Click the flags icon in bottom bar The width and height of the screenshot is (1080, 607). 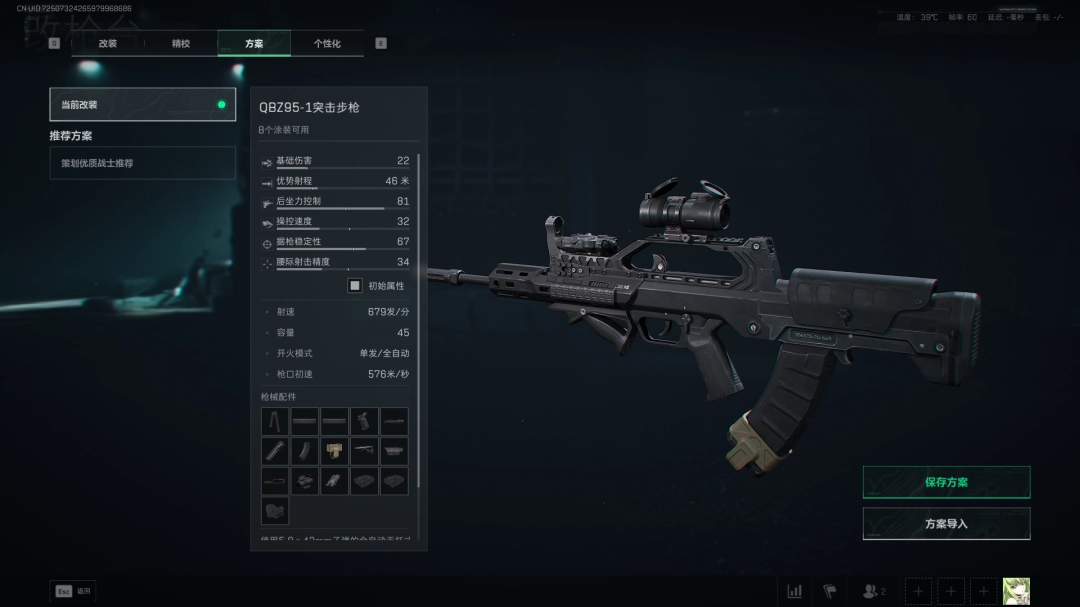tap(829, 591)
